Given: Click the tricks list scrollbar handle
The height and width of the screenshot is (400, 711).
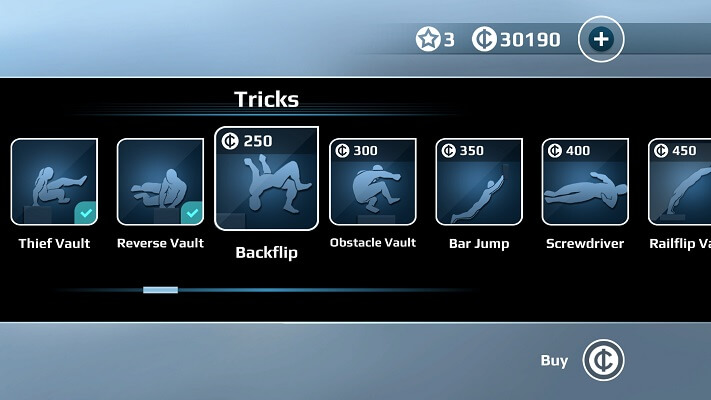Looking at the screenshot, I should click(x=160, y=290).
